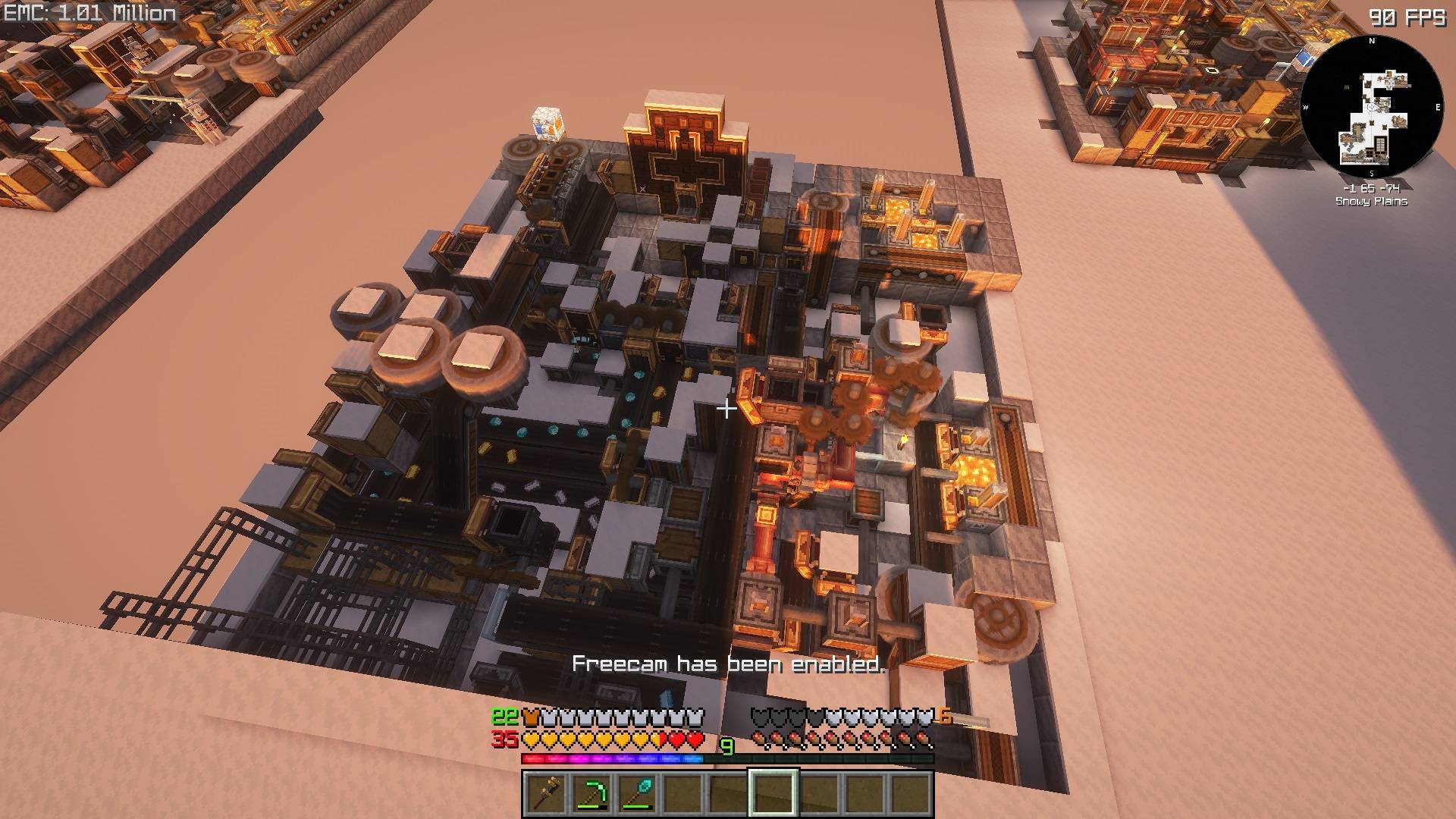The width and height of the screenshot is (1456, 819).
Task: Click the leftmost golden absorption heart
Action: click(x=531, y=738)
